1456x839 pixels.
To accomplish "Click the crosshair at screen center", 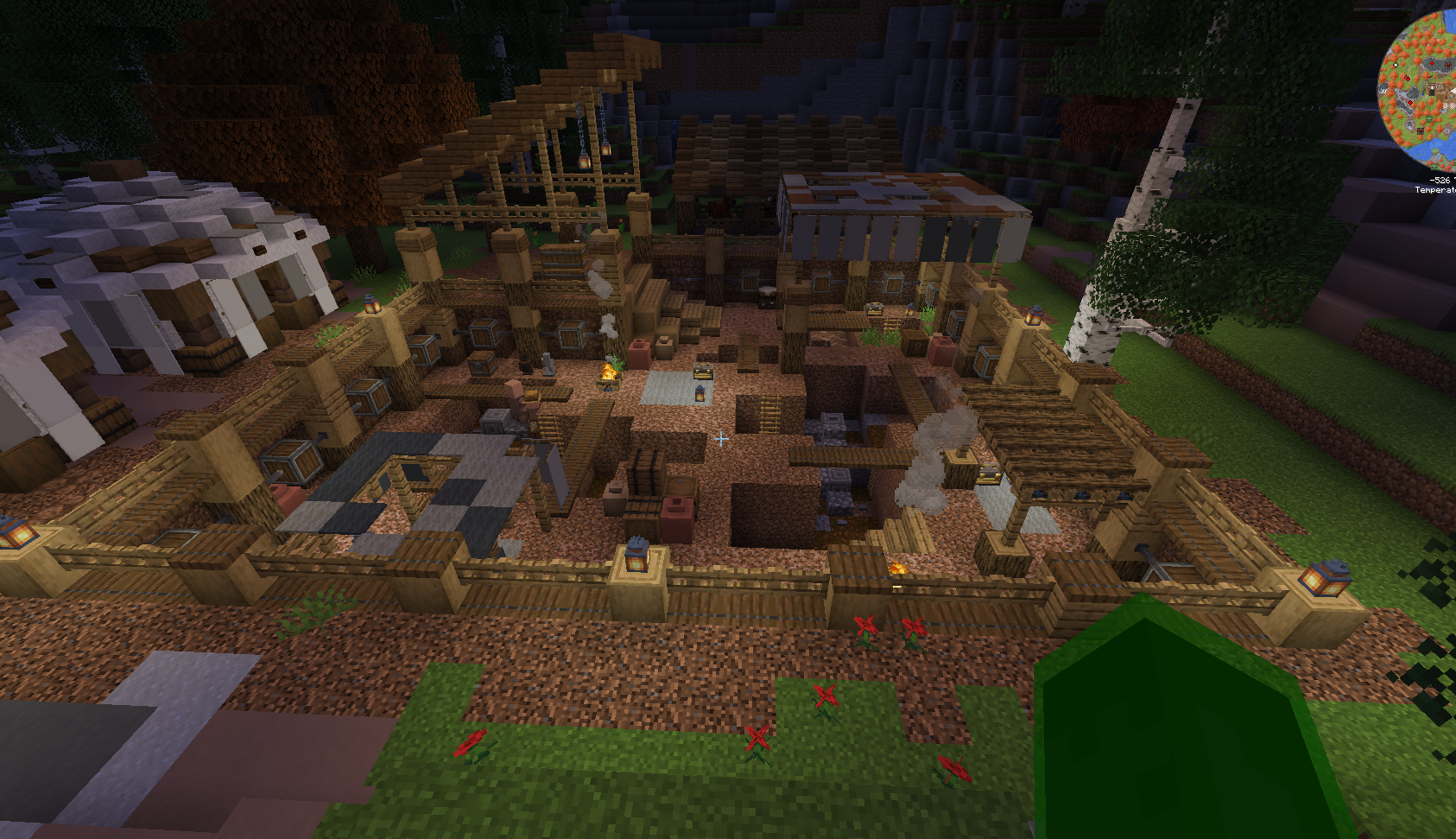I will [x=721, y=439].
